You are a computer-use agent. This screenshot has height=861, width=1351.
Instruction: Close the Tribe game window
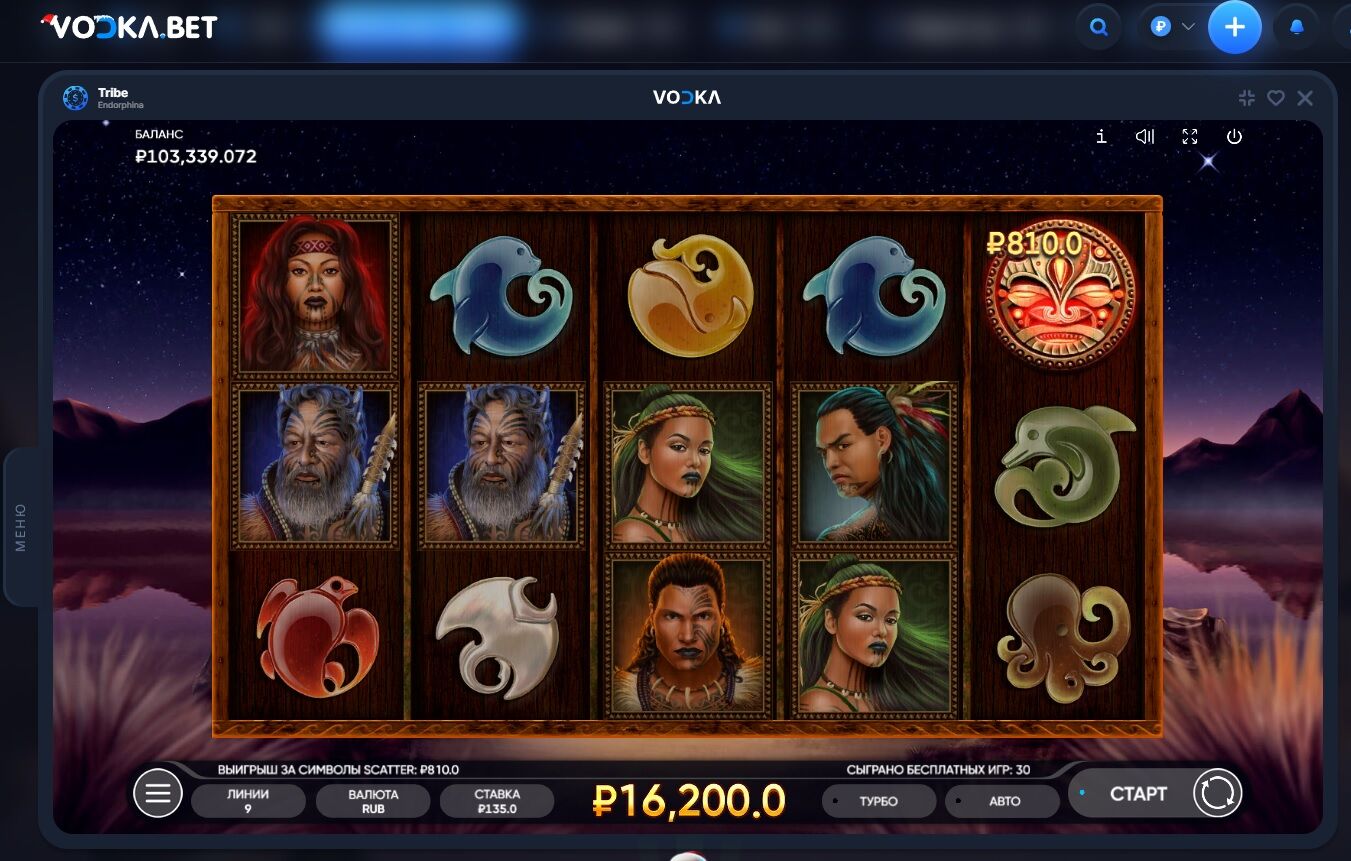1305,98
